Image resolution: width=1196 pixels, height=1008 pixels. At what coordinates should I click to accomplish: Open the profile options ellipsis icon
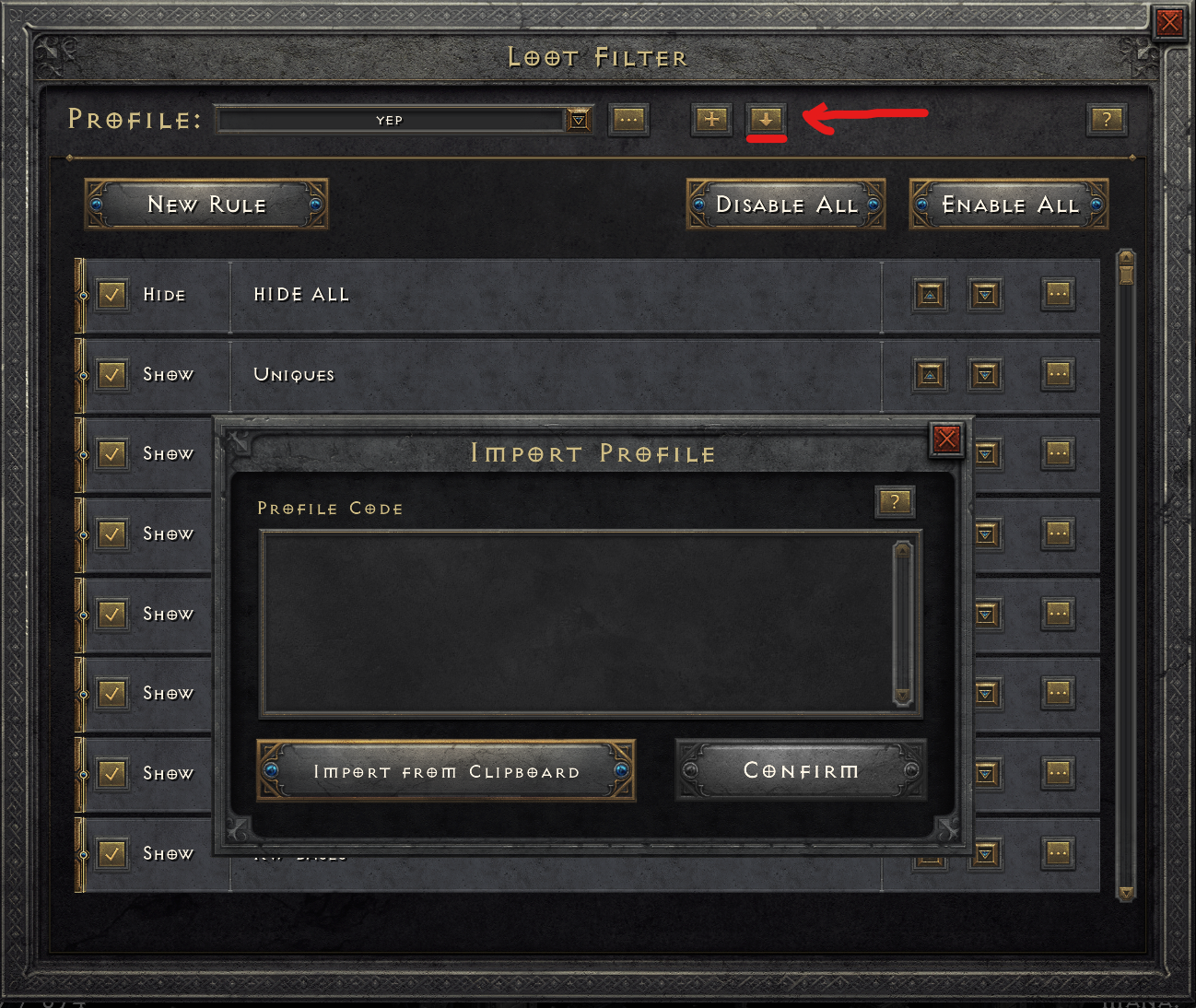[x=629, y=120]
